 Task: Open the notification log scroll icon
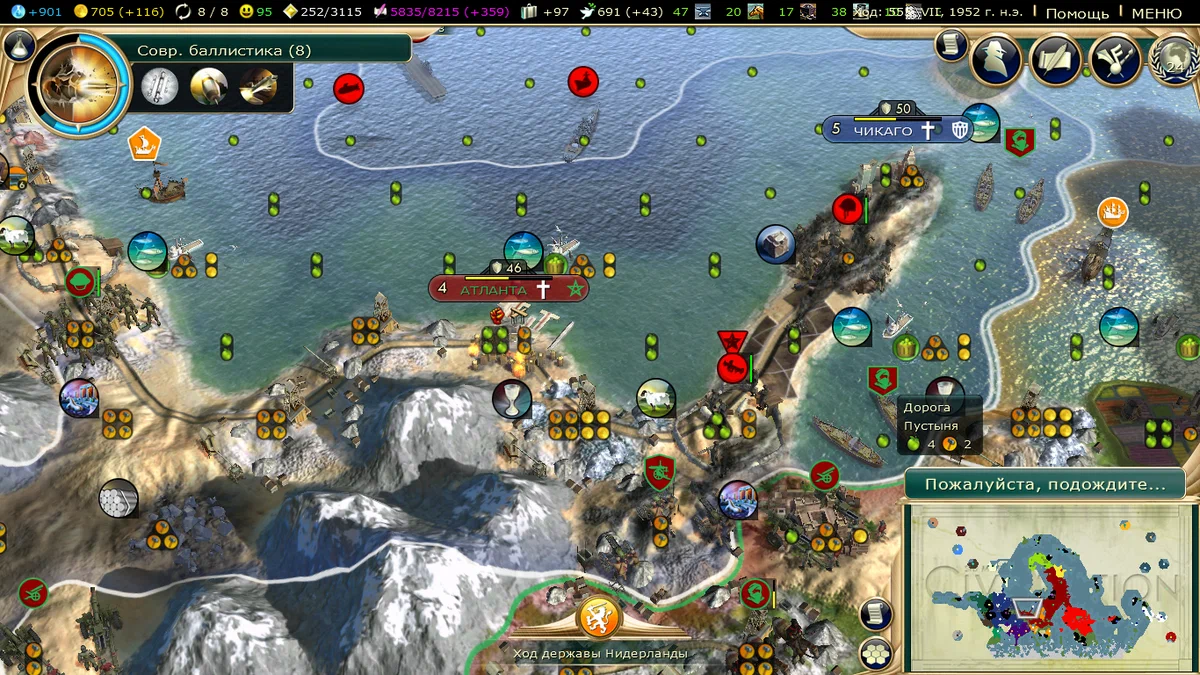pyautogui.click(x=950, y=45)
